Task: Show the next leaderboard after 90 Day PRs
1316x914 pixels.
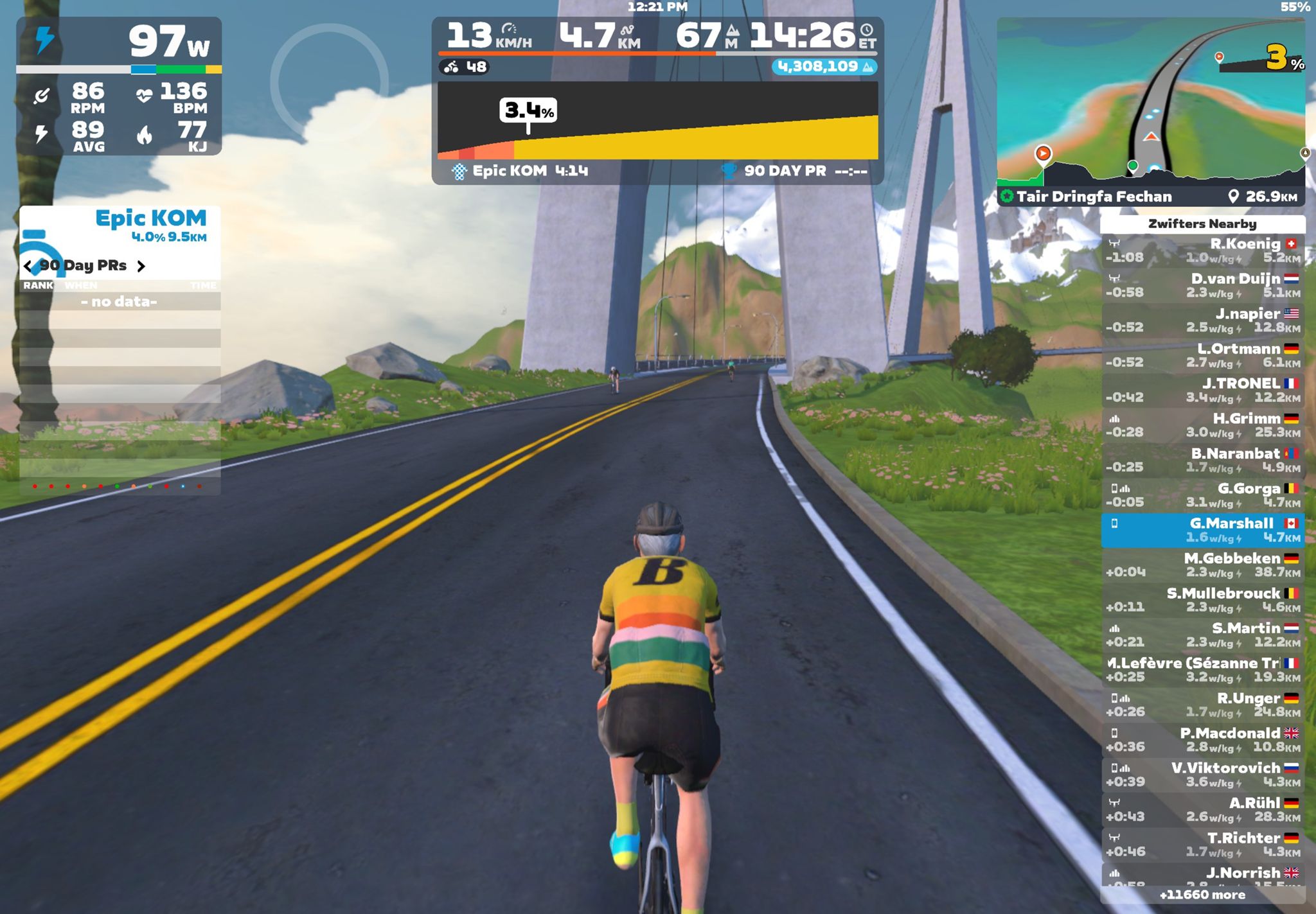Action: tap(141, 266)
